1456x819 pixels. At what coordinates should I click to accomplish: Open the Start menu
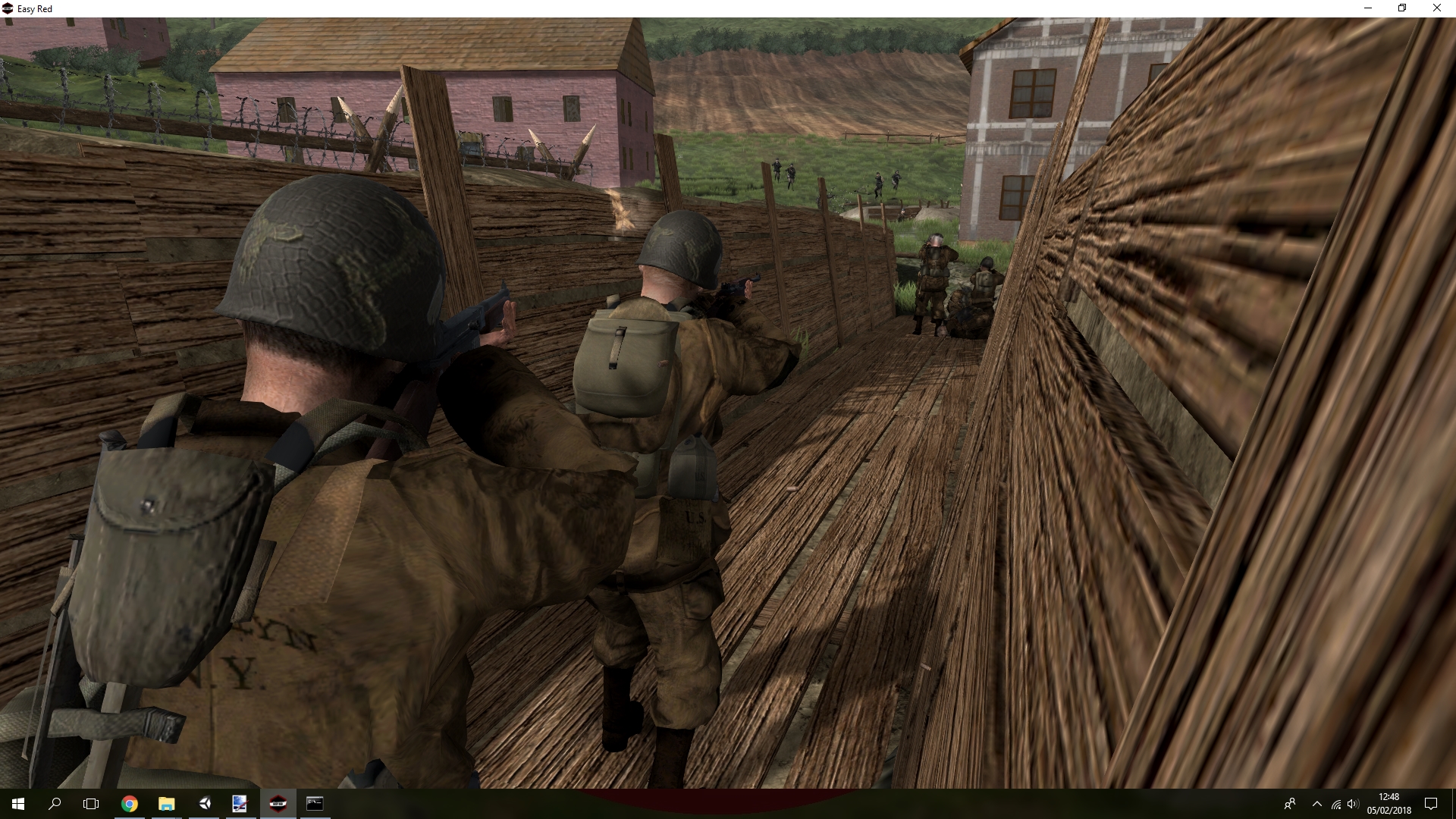point(17,804)
